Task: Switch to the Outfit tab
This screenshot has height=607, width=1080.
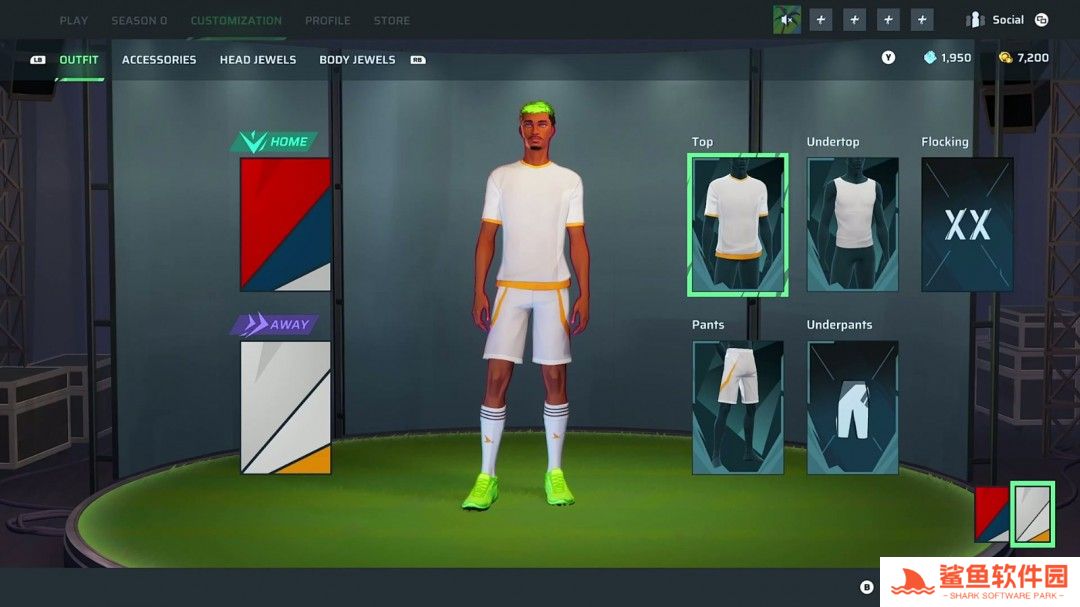Action: tap(79, 60)
